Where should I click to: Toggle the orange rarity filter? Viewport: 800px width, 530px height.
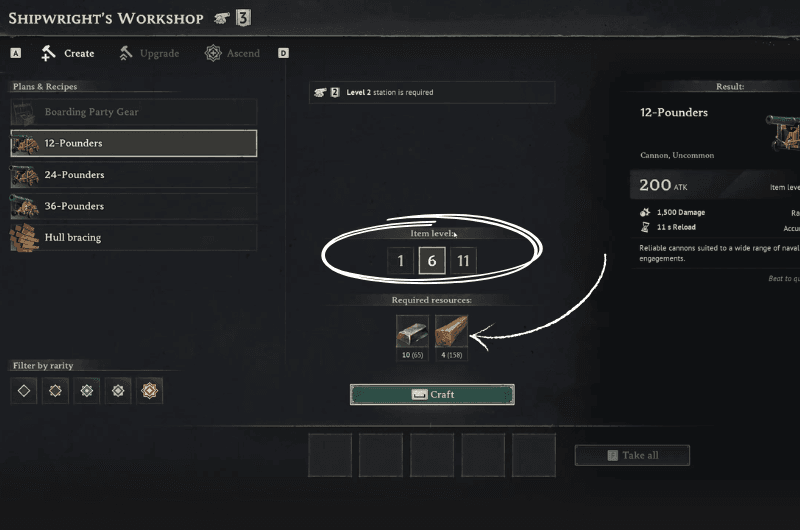click(150, 390)
